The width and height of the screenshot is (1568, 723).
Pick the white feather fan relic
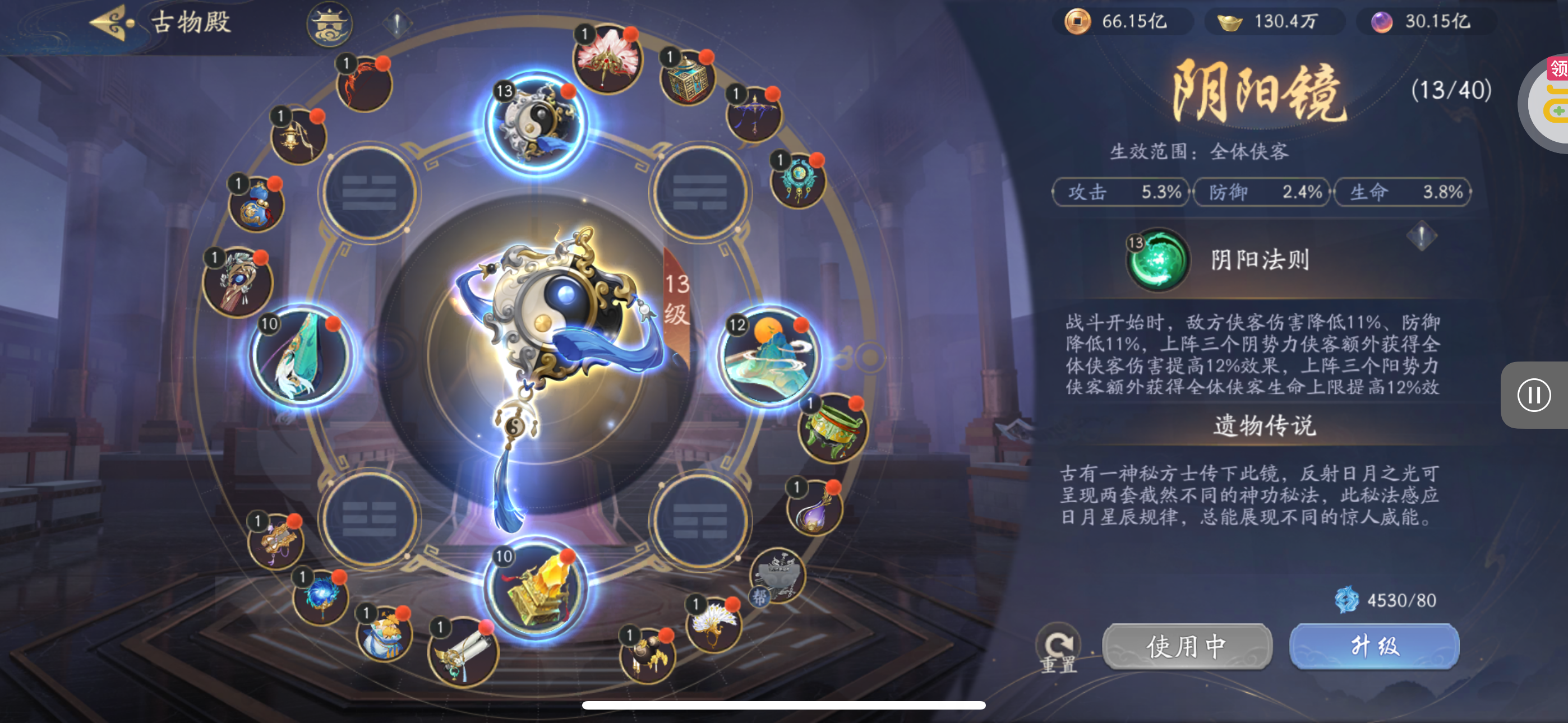pyautogui.click(x=713, y=624)
